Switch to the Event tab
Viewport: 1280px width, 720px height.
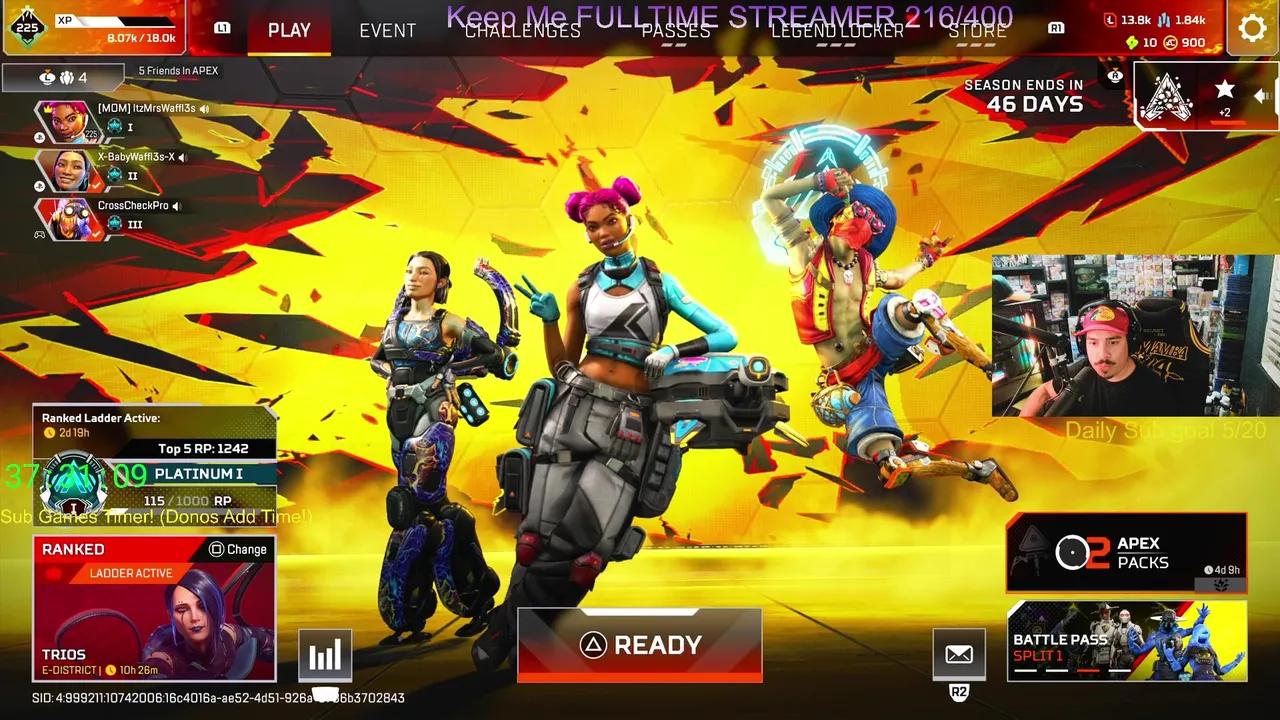pyautogui.click(x=387, y=31)
